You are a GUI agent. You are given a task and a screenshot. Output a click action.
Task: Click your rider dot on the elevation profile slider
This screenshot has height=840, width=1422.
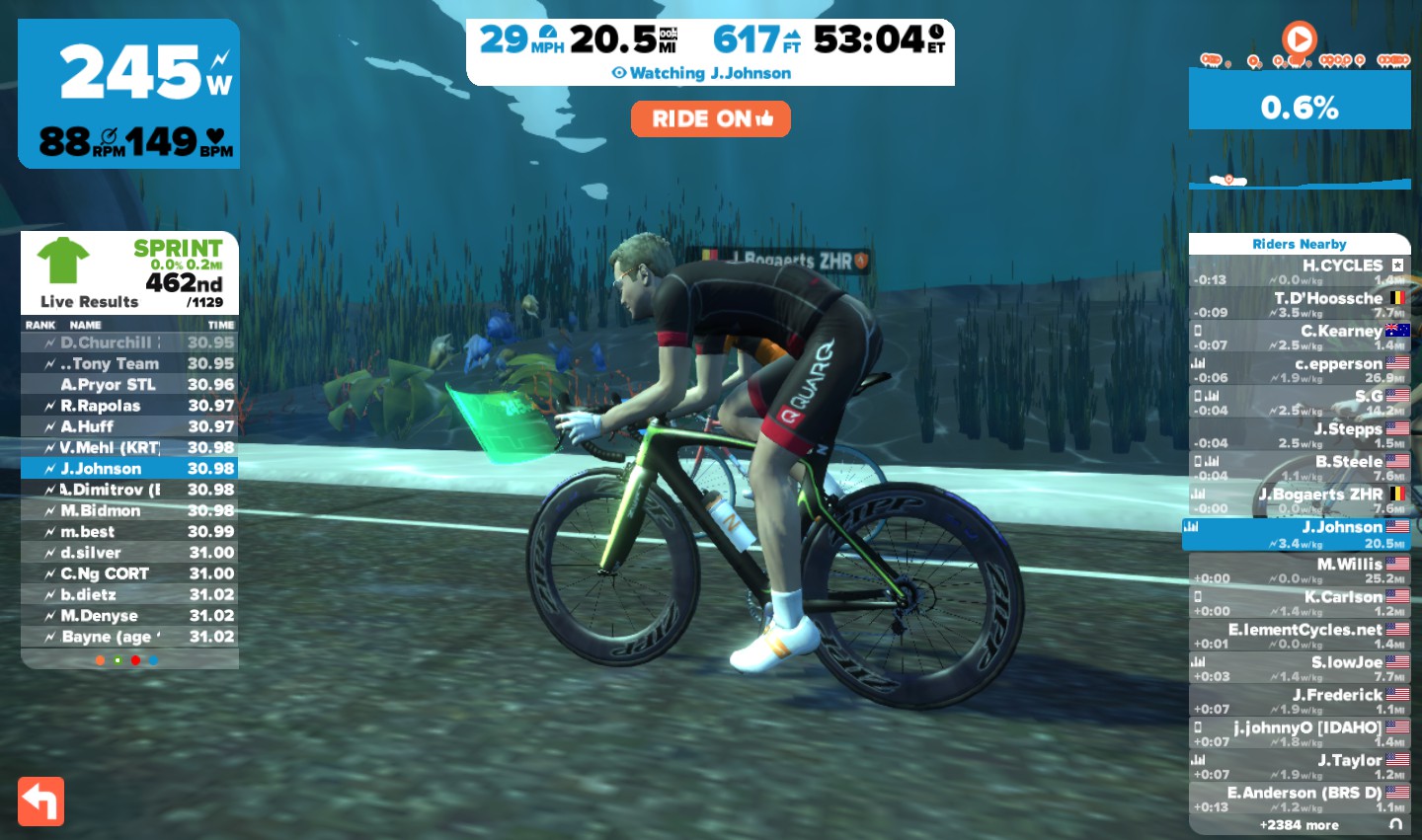click(1229, 180)
